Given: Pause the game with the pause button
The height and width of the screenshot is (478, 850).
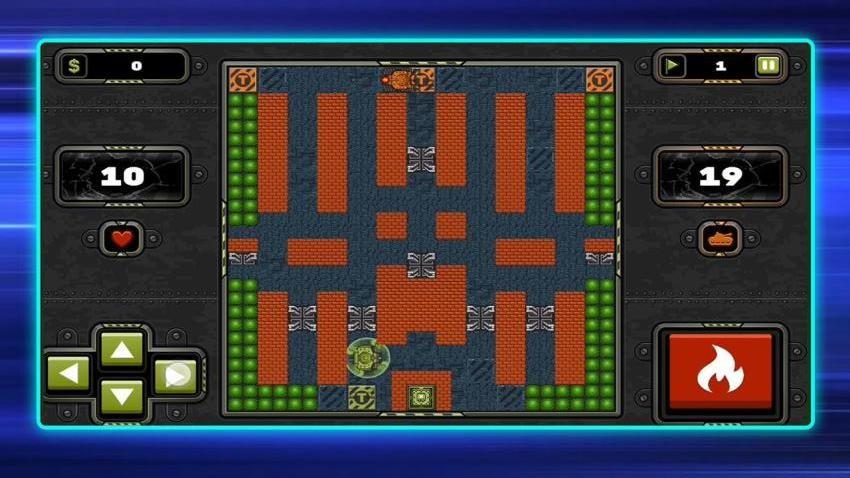Looking at the screenshot, I should click(768, 66).
